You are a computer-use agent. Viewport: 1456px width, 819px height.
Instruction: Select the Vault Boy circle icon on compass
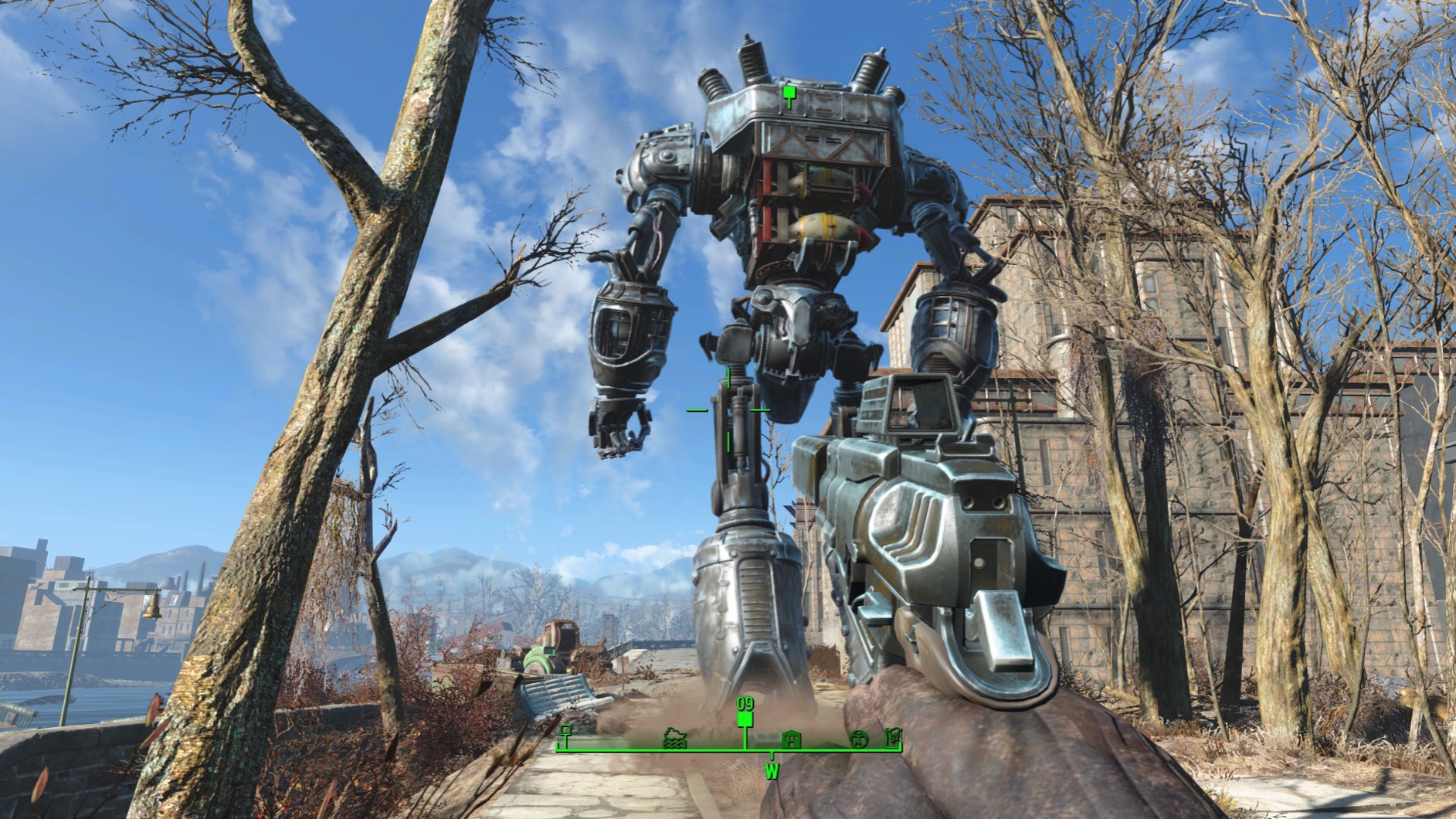(x=858, y=739)
